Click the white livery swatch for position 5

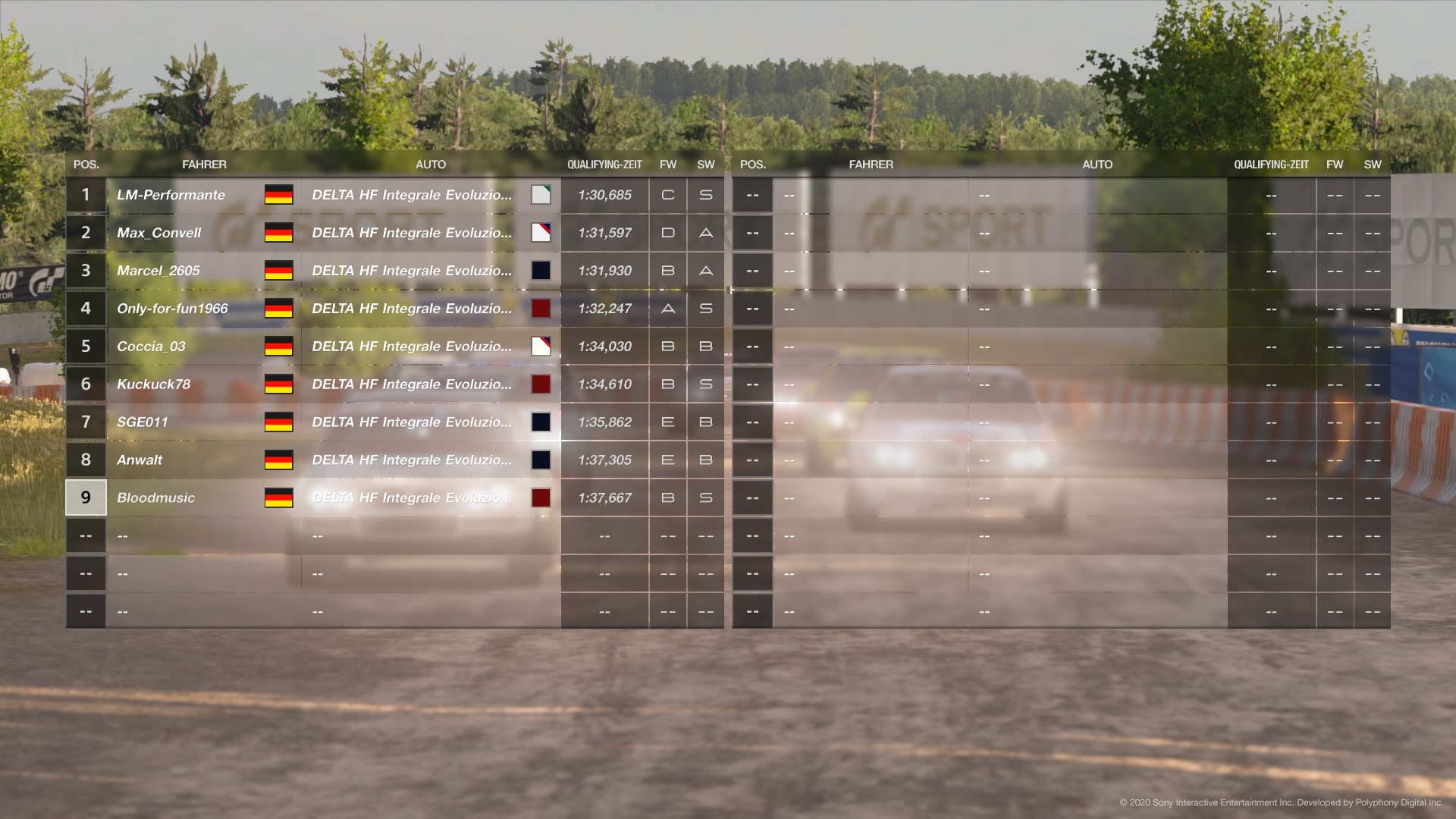[x=541, y=347]
